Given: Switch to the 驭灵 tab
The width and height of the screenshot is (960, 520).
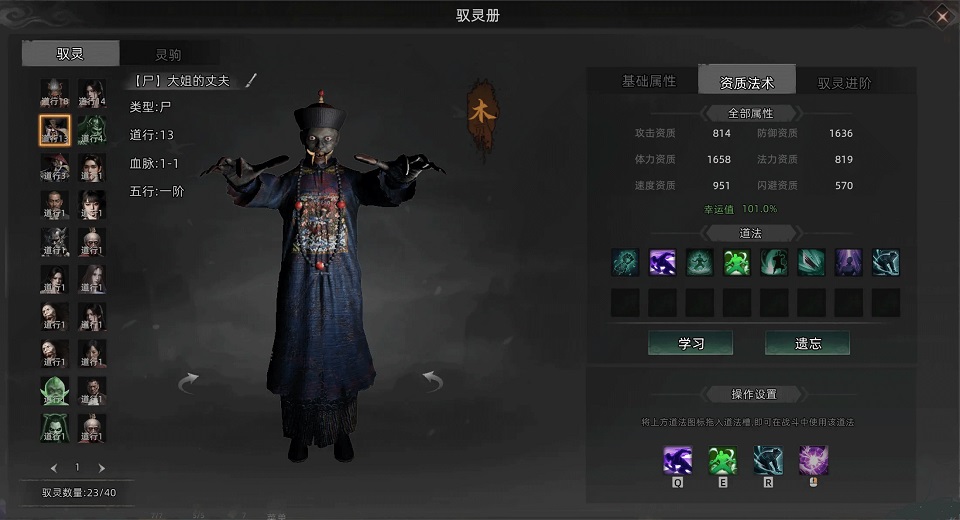Looking at the screenshot, I should tap(70, 54).
